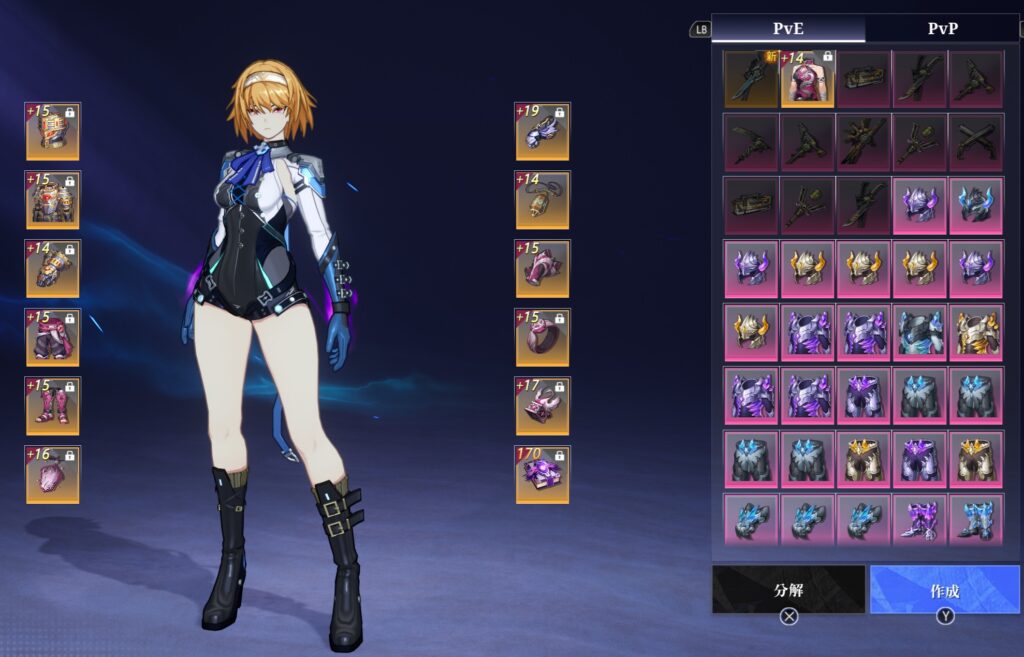Click the 分解 dismantle button
The image size is (1024, 657).
click(788, 590)
